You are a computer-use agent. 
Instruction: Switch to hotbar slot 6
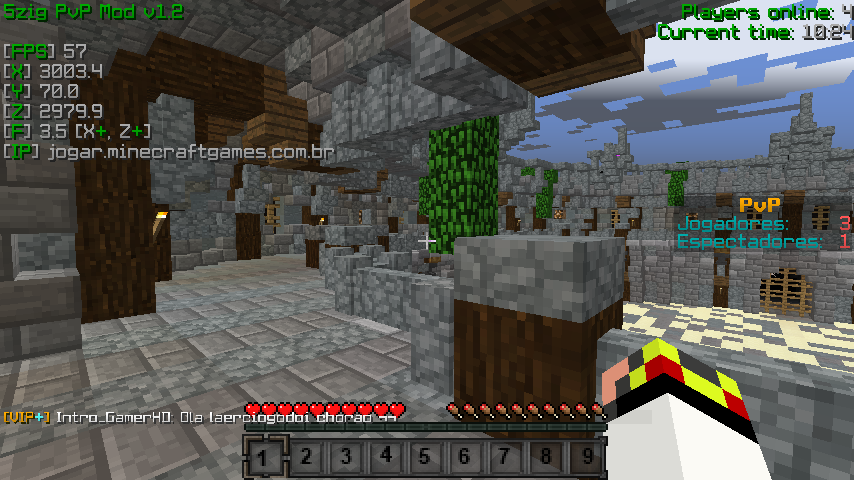pyautogui.click(x=465, y=459)
